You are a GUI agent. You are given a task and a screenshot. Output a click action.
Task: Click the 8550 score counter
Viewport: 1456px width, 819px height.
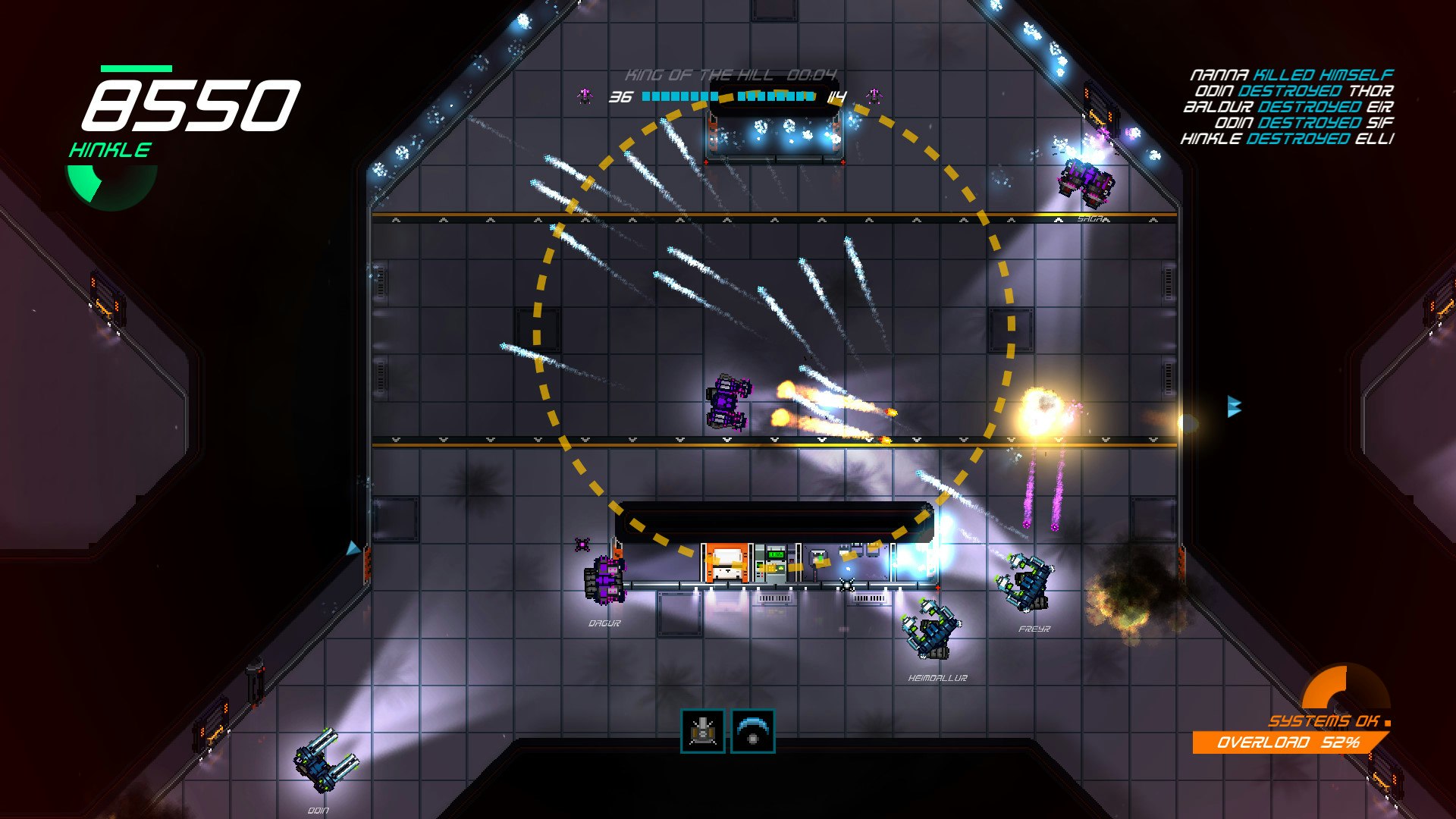pyautogui.click(x=193, y=106)
